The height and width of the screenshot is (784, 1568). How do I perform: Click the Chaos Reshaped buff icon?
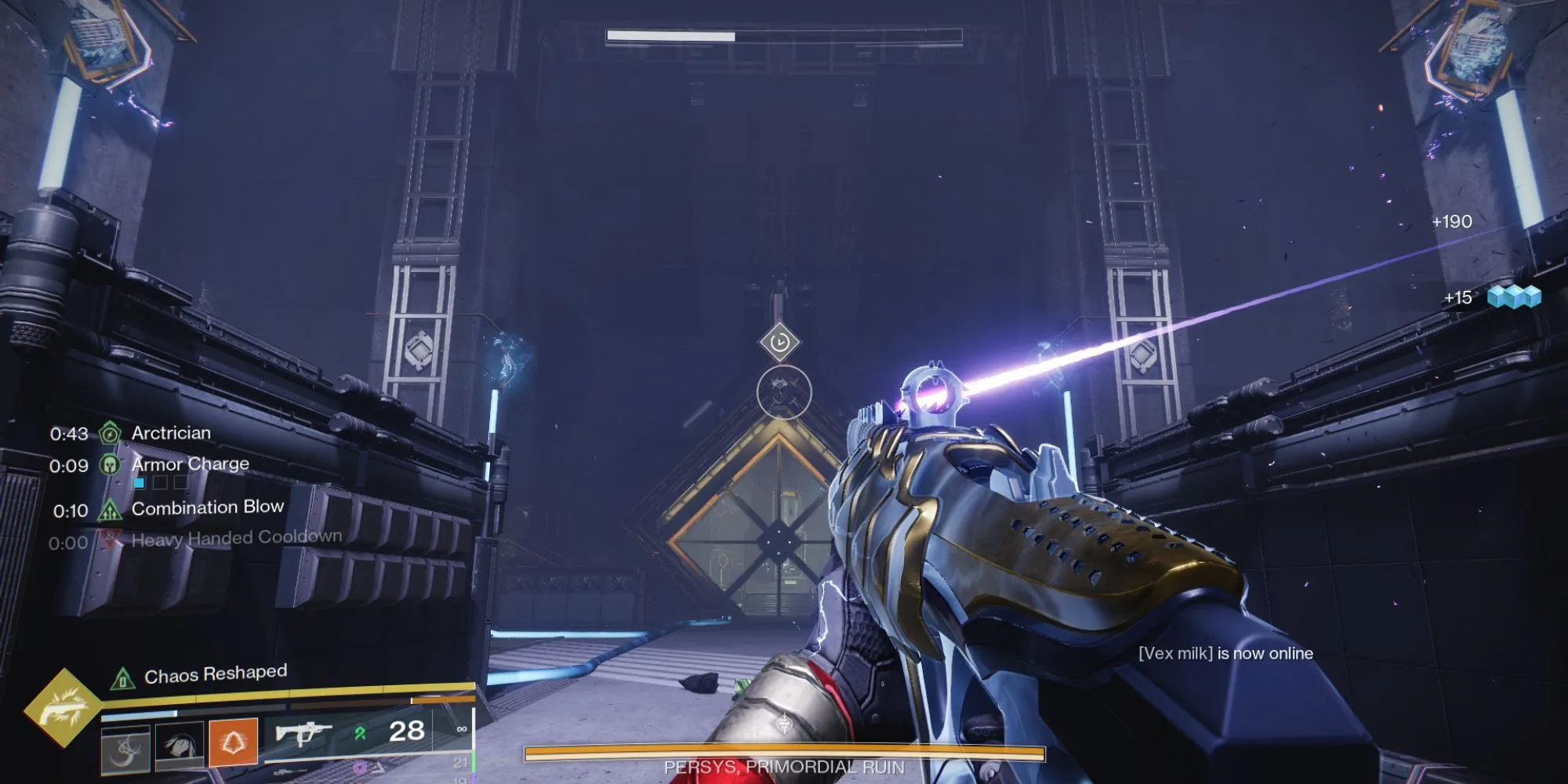(x=123, y=678)
